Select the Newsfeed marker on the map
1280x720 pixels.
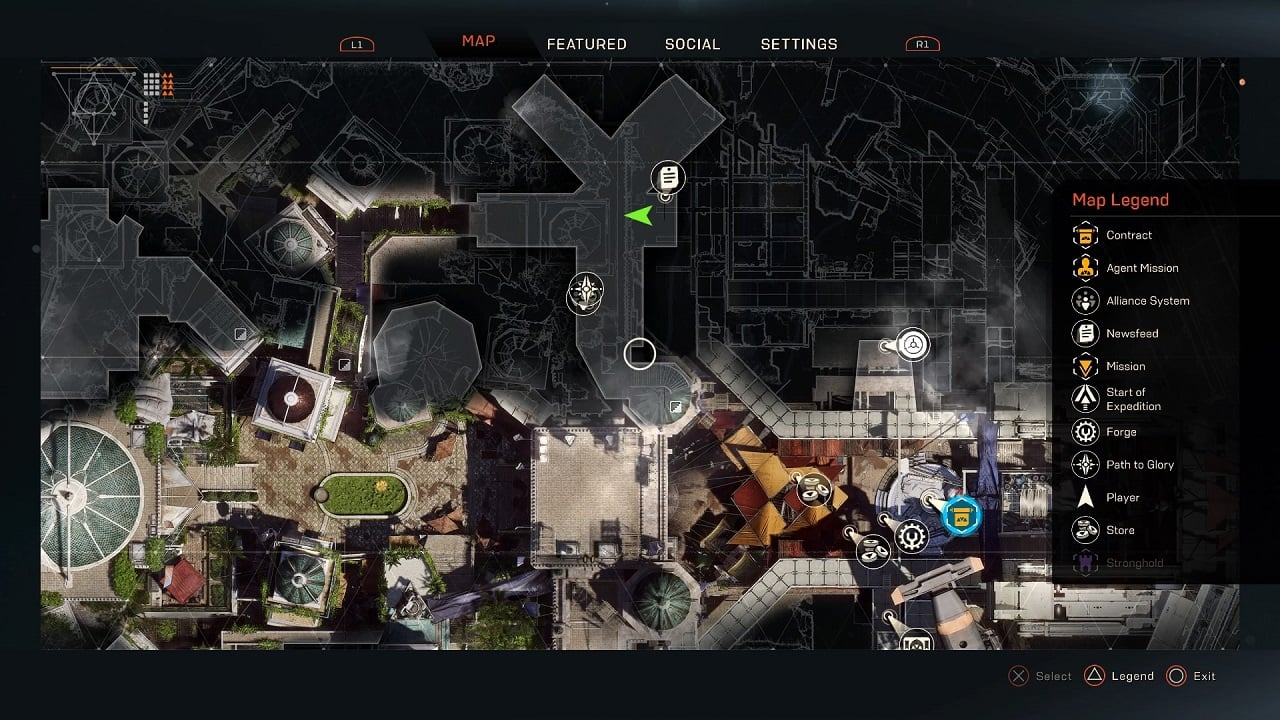[x=668, y=178]
